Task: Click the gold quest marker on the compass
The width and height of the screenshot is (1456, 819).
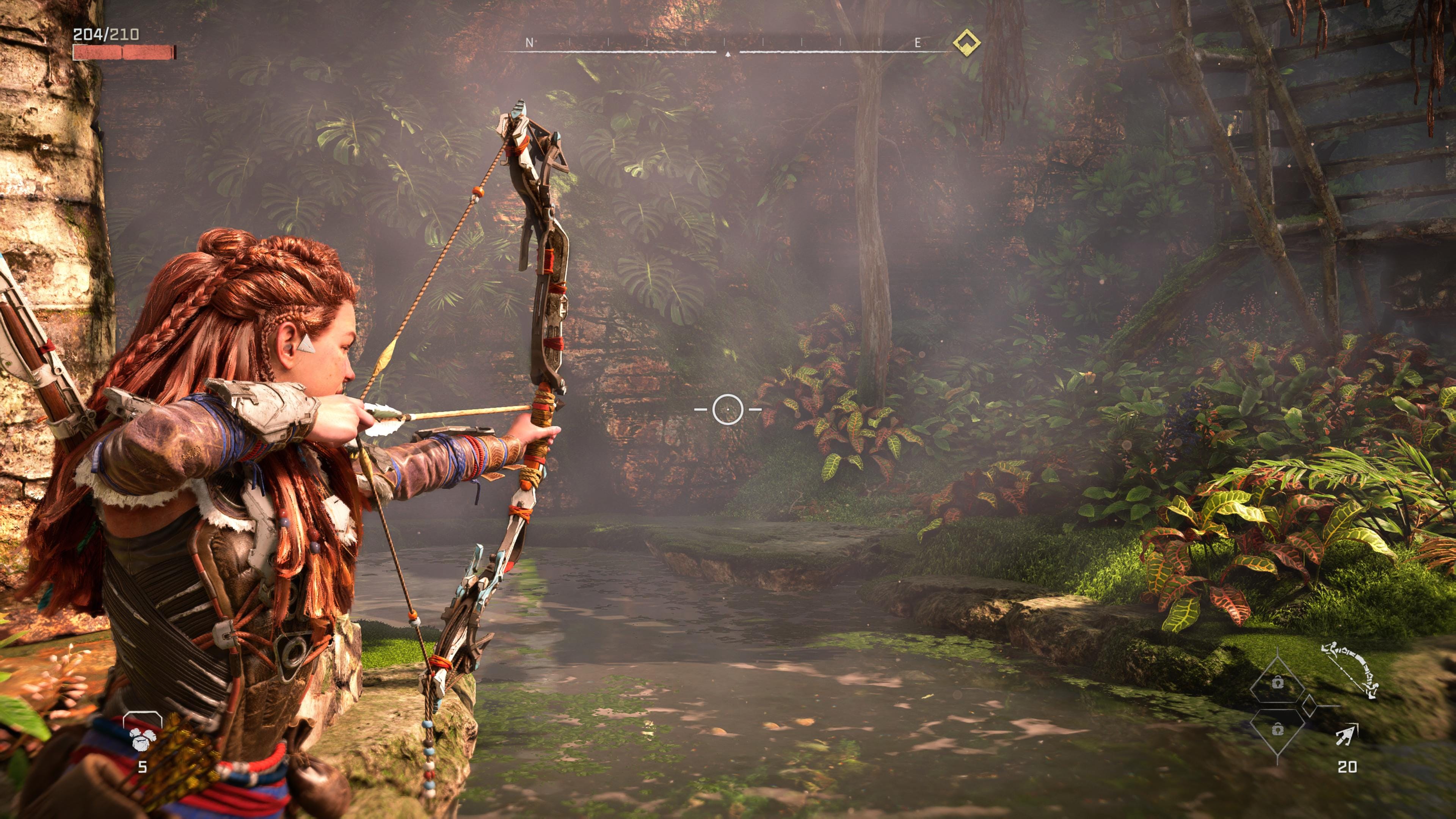Action: (x=966, y=42)
